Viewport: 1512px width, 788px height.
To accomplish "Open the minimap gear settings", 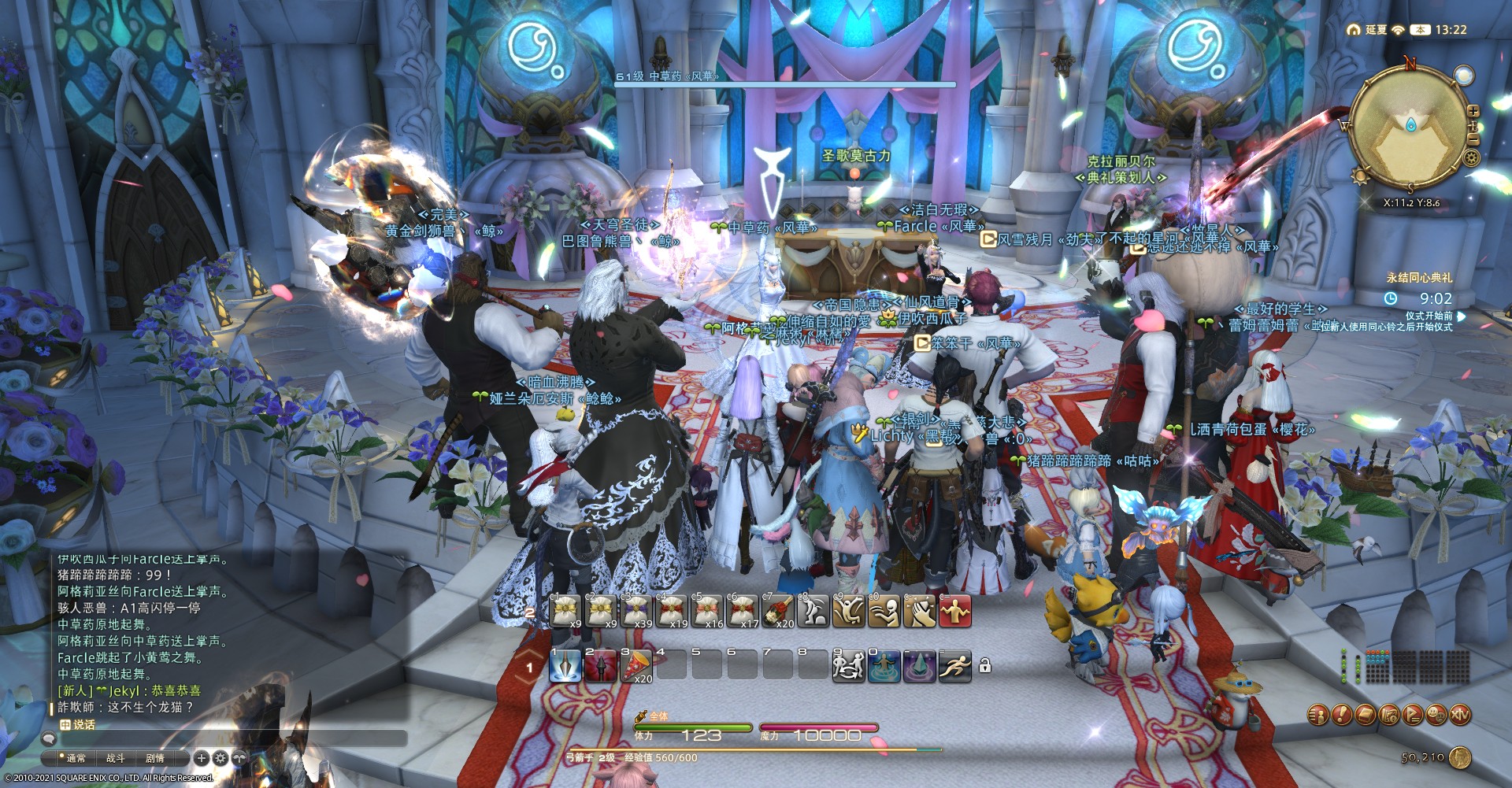I will (x=1472, y=158).
